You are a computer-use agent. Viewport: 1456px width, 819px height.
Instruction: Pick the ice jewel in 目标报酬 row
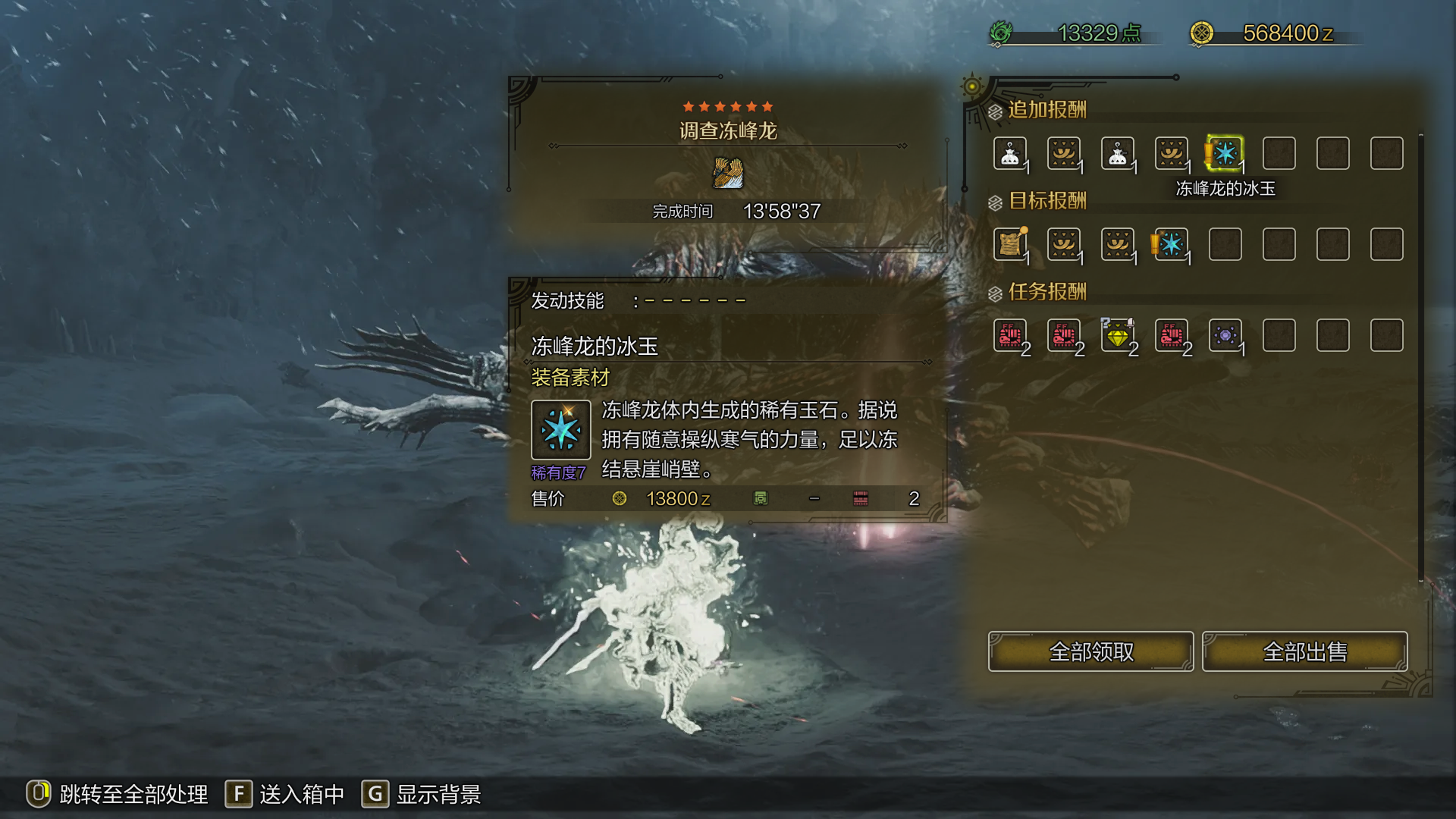1171,244
